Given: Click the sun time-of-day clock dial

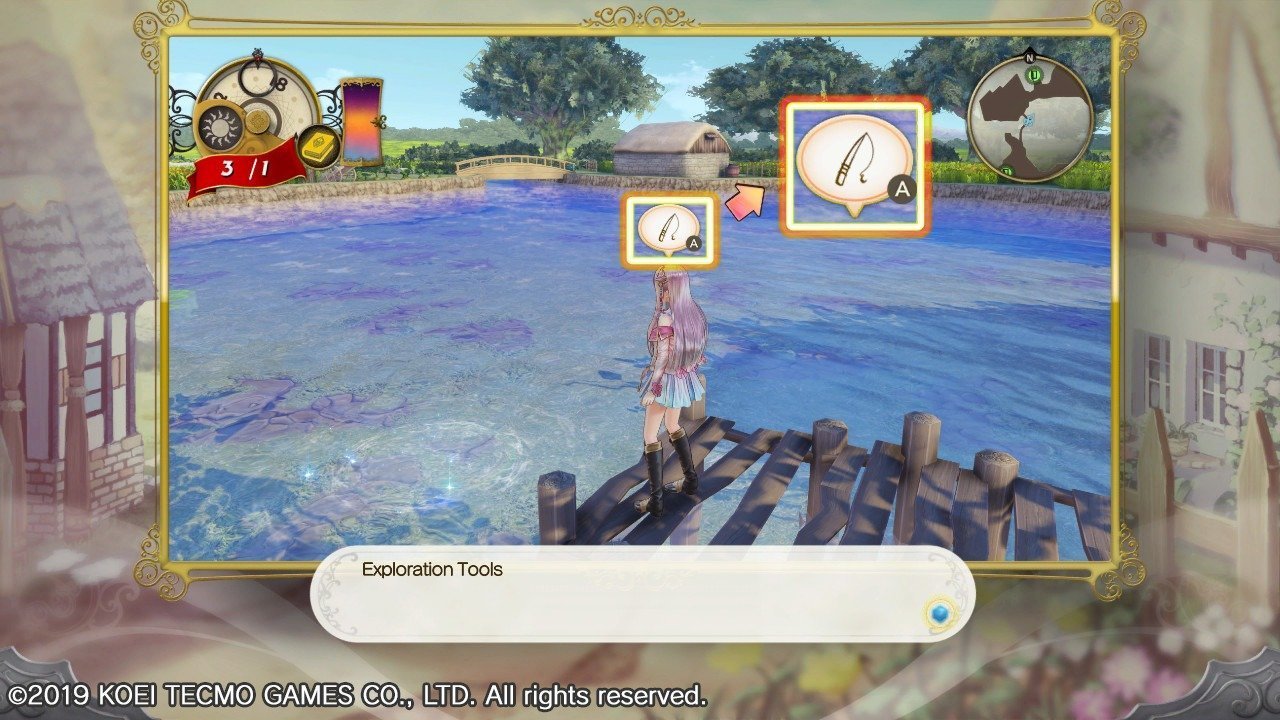Looking at the screenshot, I should coord(217,126).
